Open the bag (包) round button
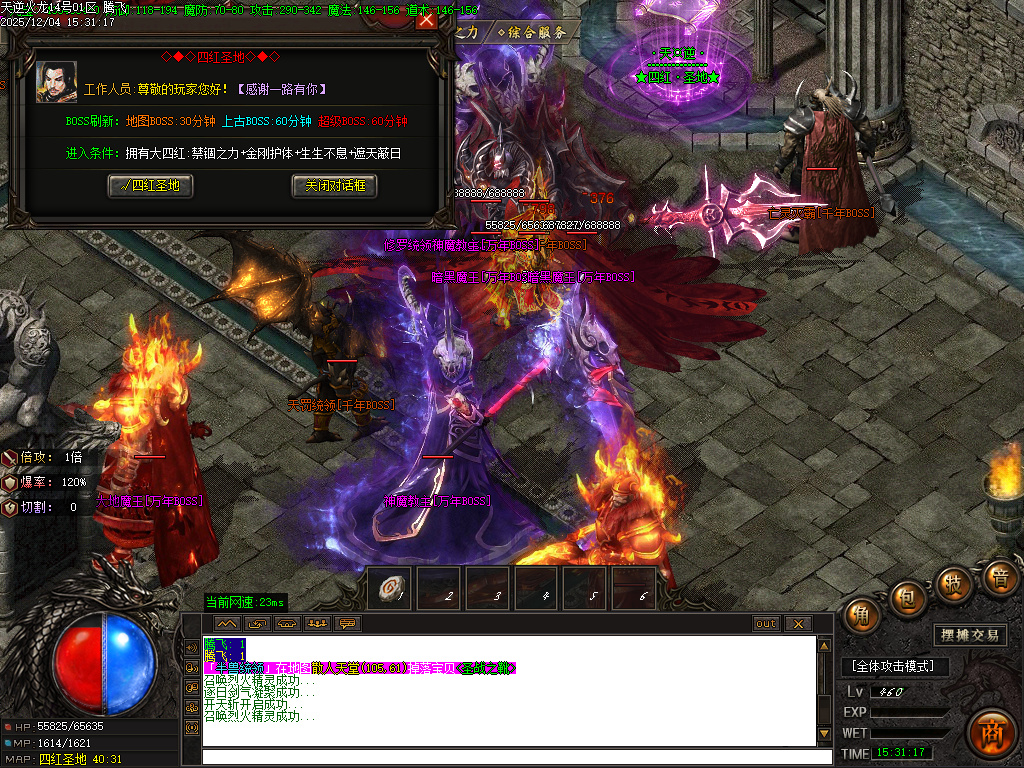1024x768 pixels. [907, 597]
